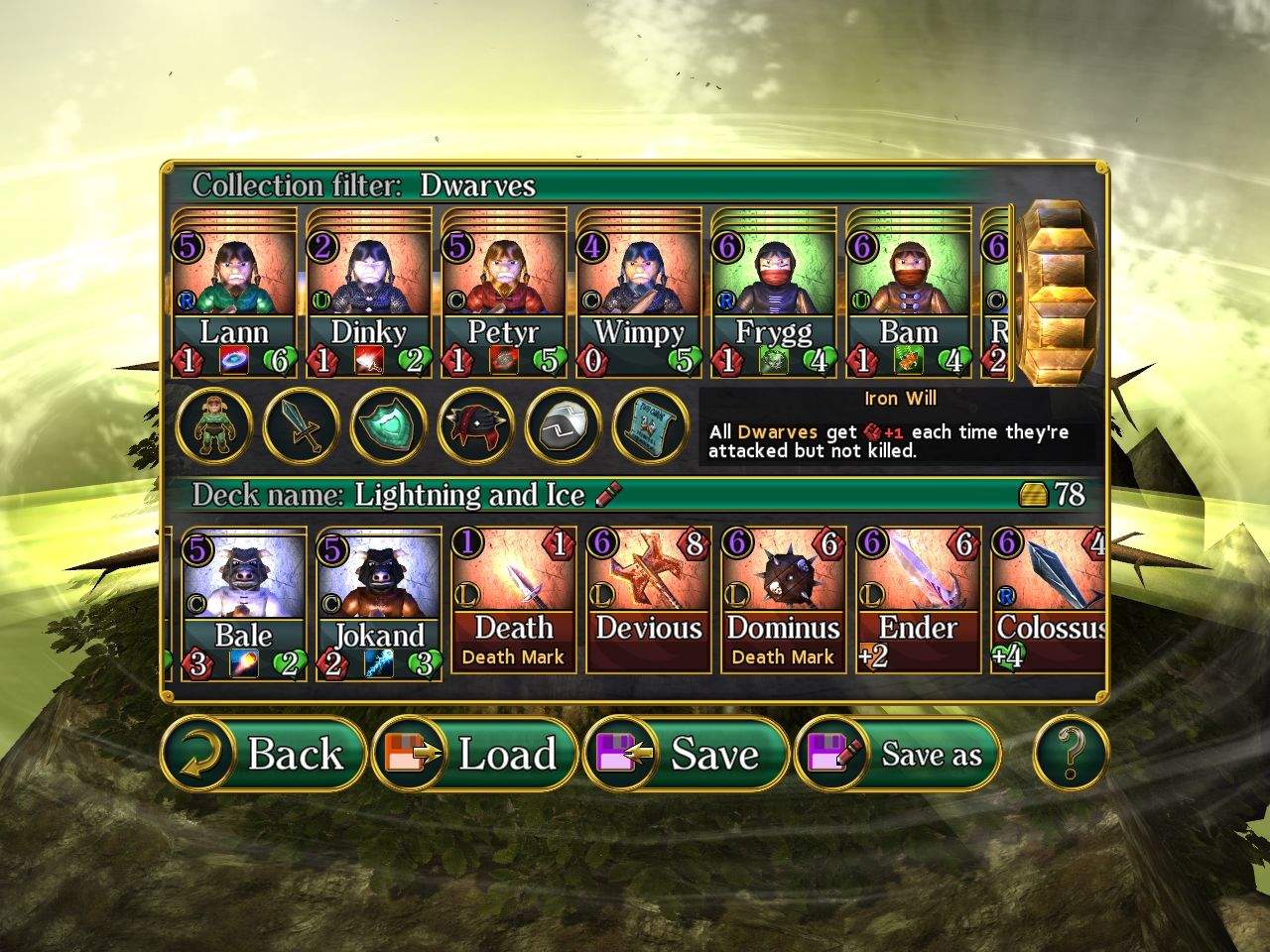This screenshot has width=1270, height=952.
Task: Filter collection by the dwarf creature icon
Action: point(213,426)
